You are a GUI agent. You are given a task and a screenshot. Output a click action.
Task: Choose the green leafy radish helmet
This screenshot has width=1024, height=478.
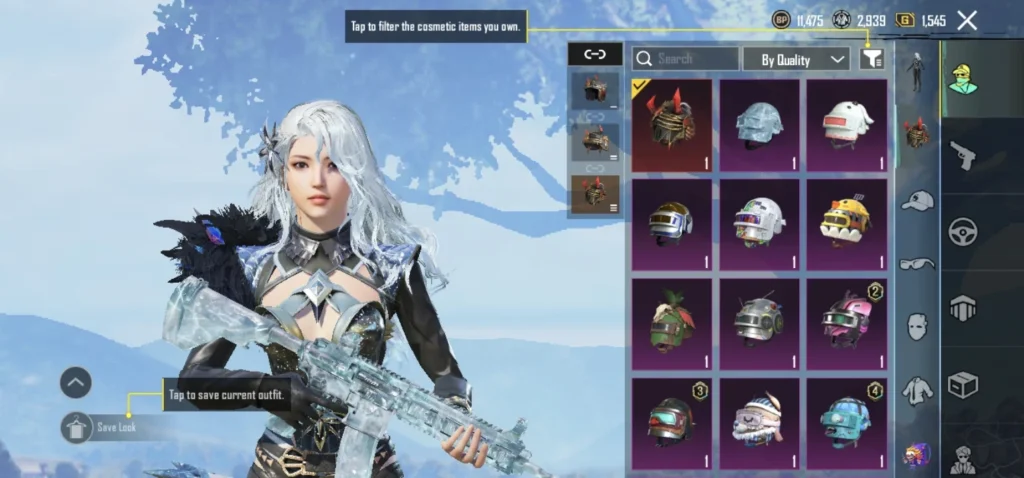tap(672, 325)
